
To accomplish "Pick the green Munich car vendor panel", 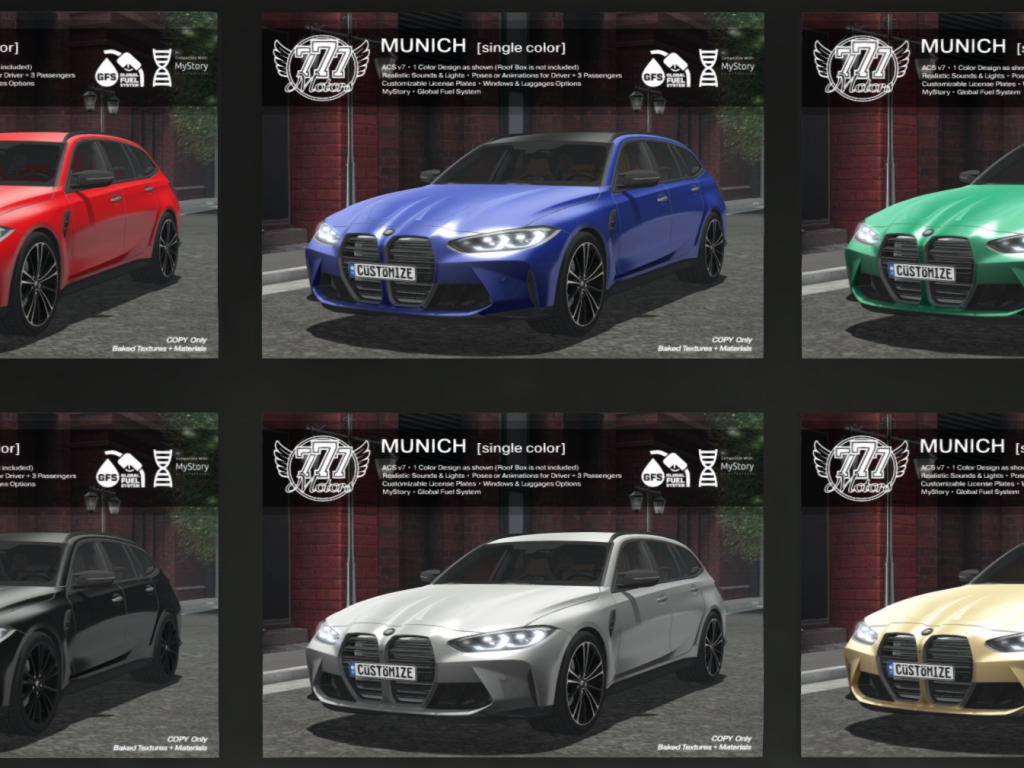I will [x=912, y=185].
